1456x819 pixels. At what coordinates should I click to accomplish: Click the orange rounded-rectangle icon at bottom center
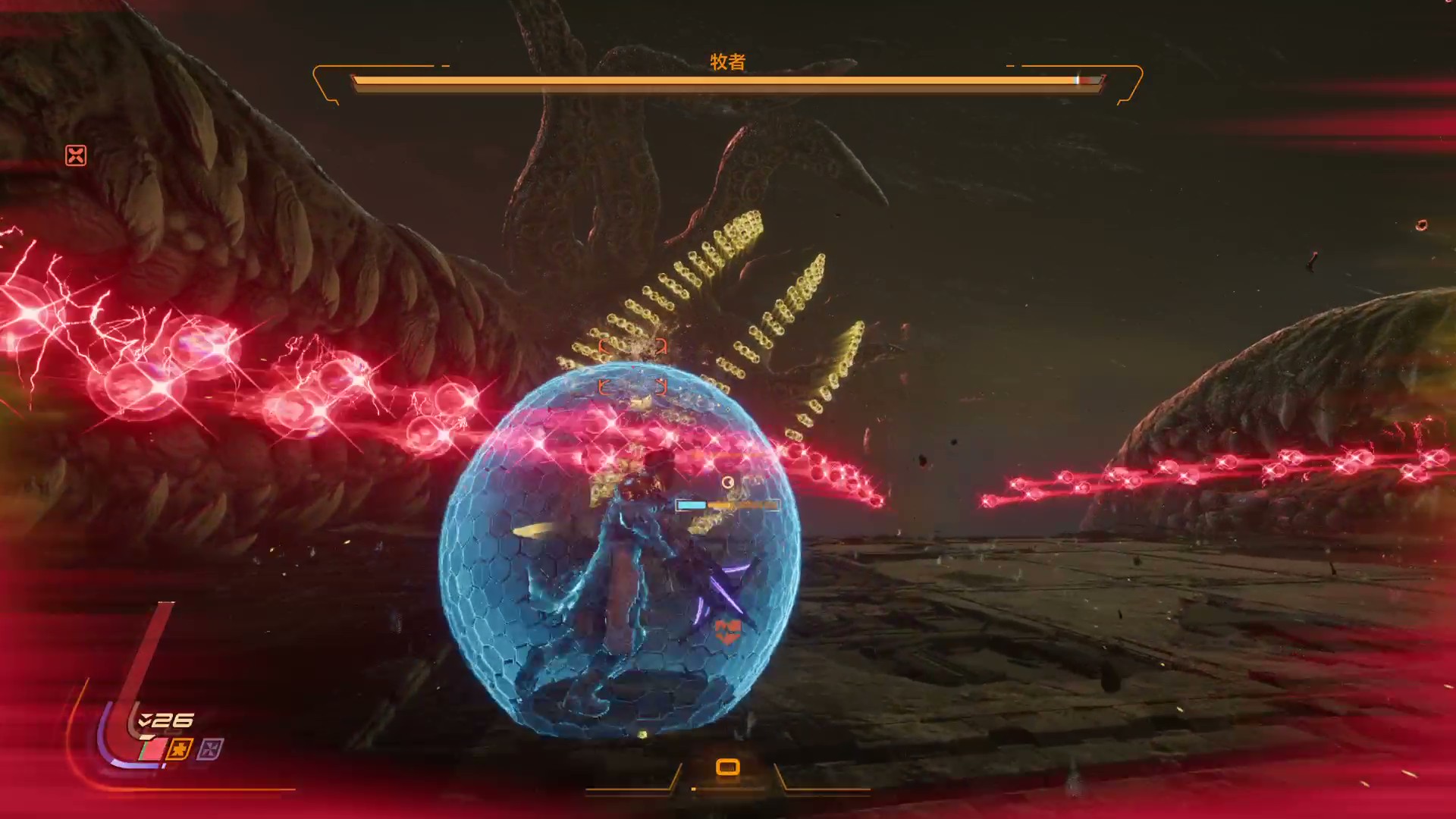(x=727, y=767)
